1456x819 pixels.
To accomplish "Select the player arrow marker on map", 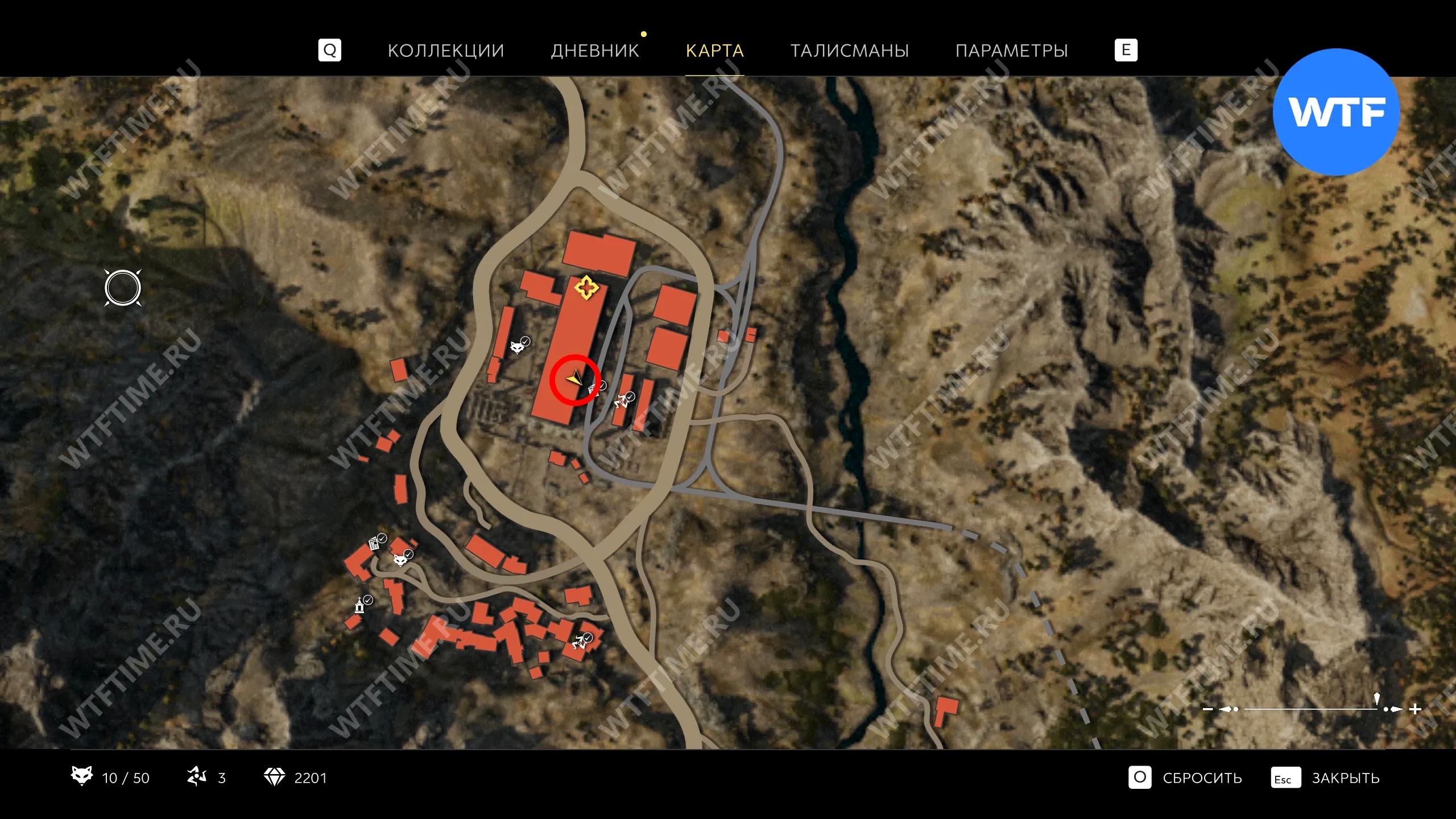I will pyautogui.click(x=574, y=378).
